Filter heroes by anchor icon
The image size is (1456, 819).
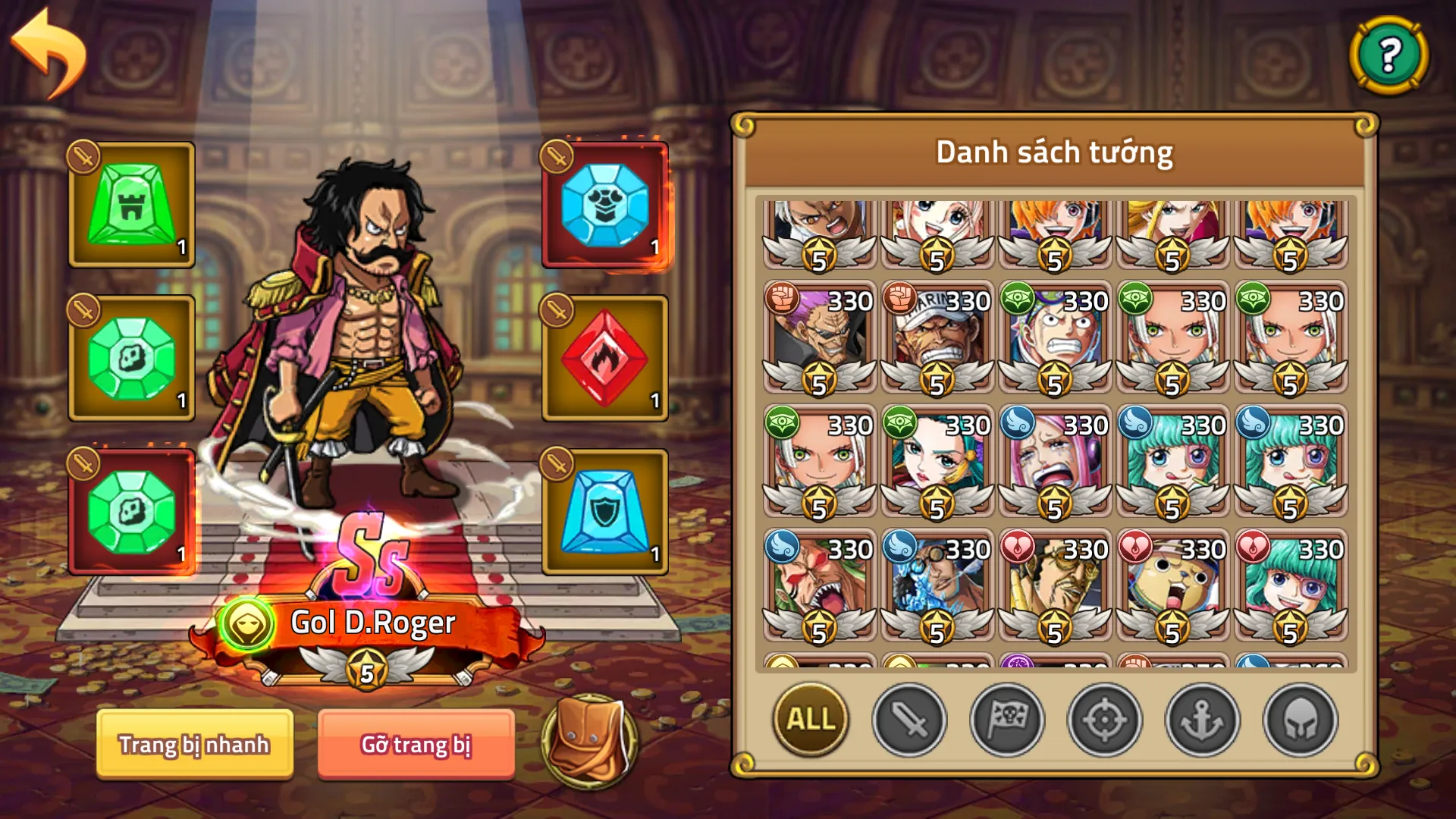[x=1201, y=720]
